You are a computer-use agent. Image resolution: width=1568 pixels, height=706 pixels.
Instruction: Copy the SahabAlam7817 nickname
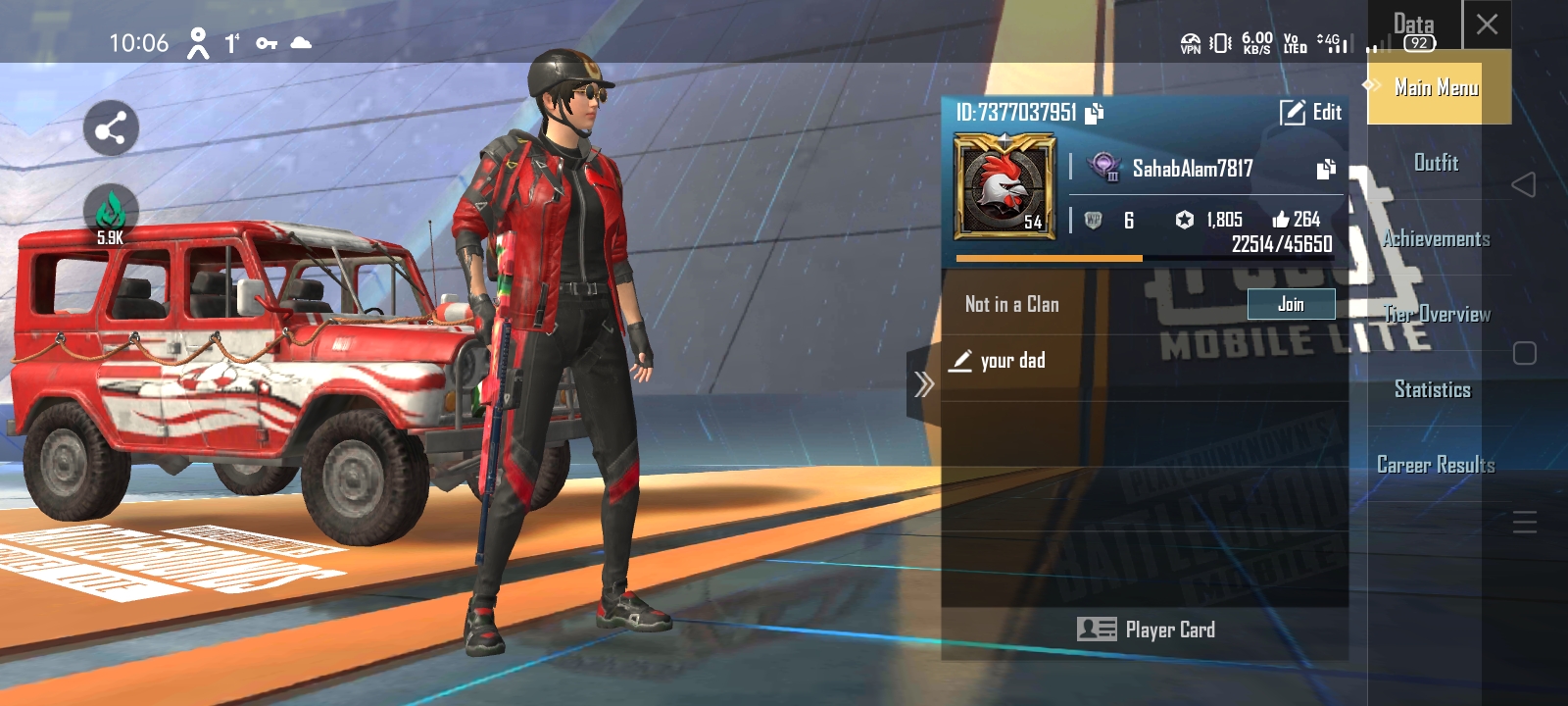coord(1326,169)
